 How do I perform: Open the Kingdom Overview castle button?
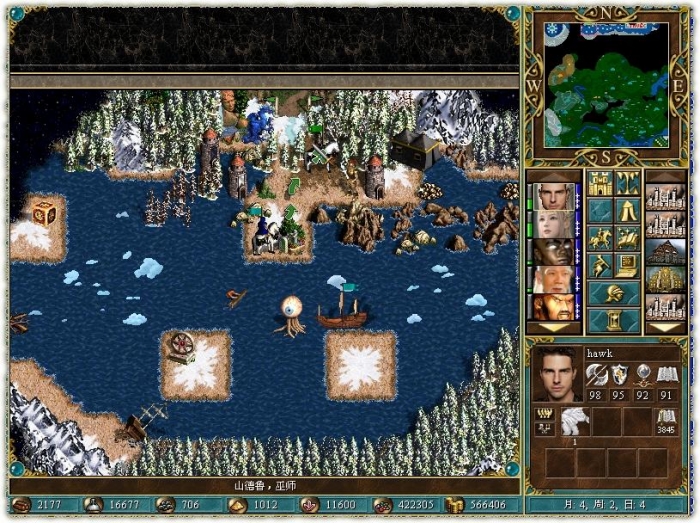pyautogui.click(x=600, y=183)
